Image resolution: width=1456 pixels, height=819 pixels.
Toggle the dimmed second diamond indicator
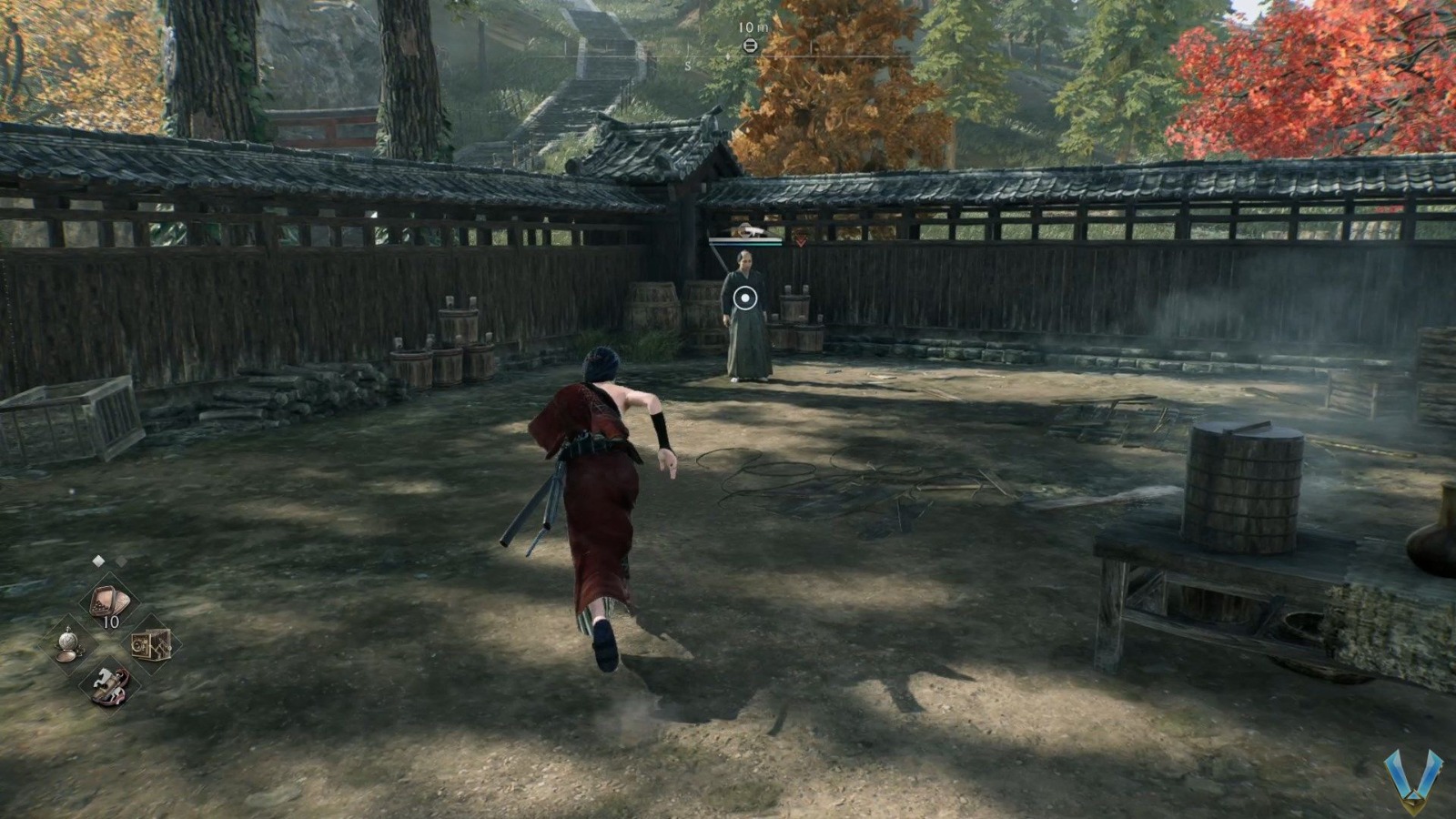[123, 562]
